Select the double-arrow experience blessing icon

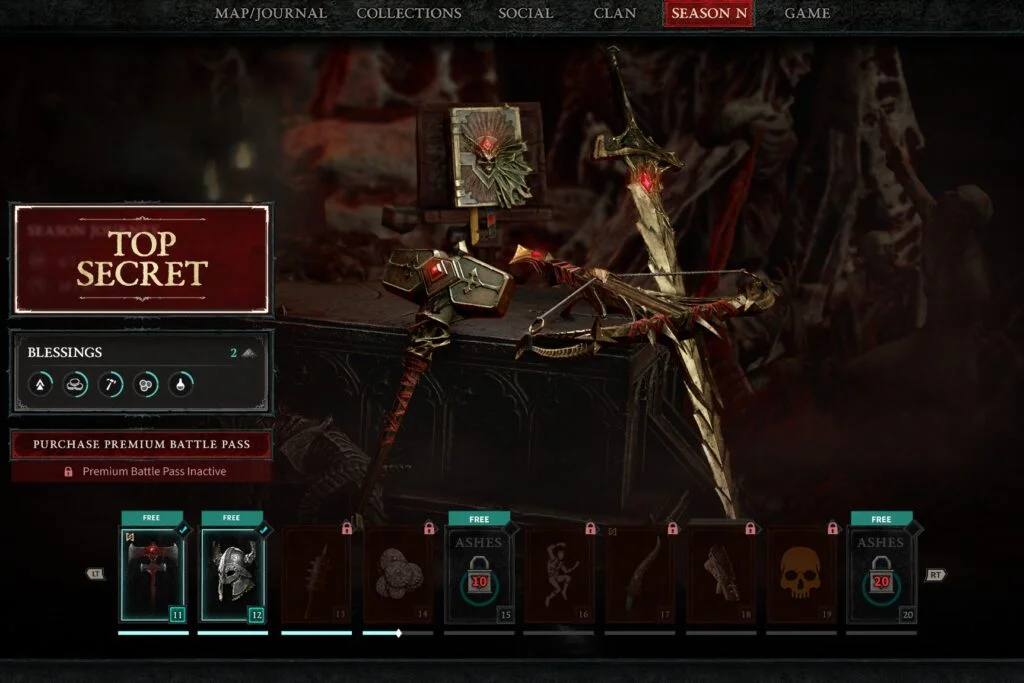(x=40, y=383)
